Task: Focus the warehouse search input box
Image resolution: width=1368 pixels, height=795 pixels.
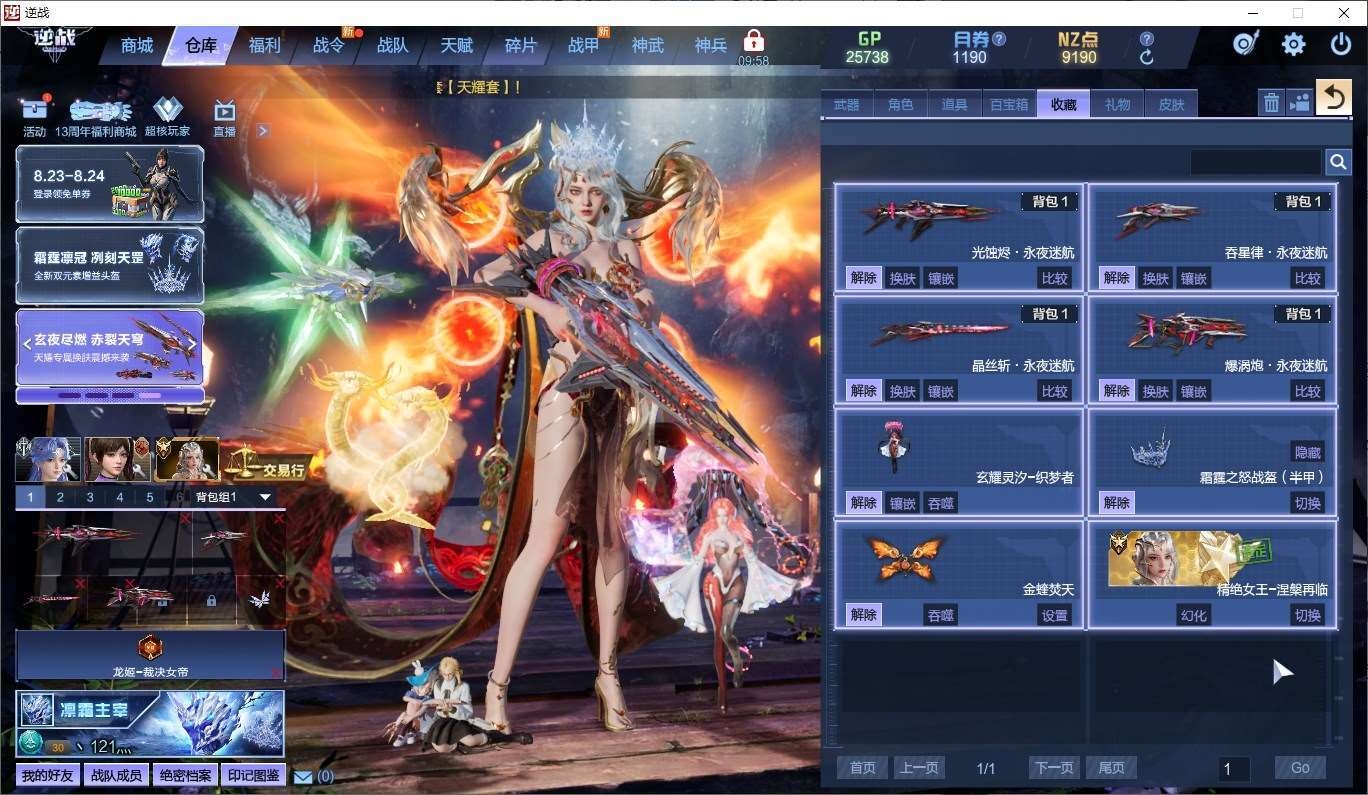Action: [1255, 162]
